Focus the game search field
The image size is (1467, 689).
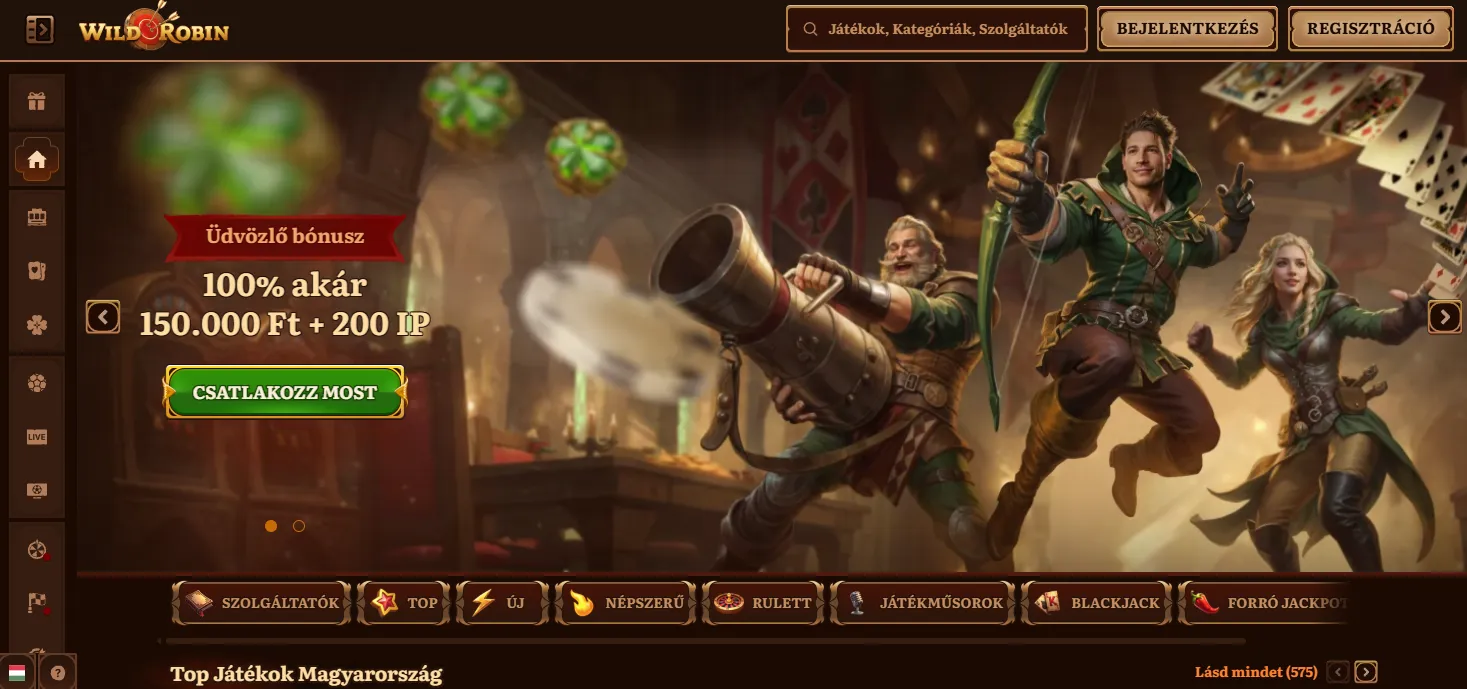click(x=937, y=29)
